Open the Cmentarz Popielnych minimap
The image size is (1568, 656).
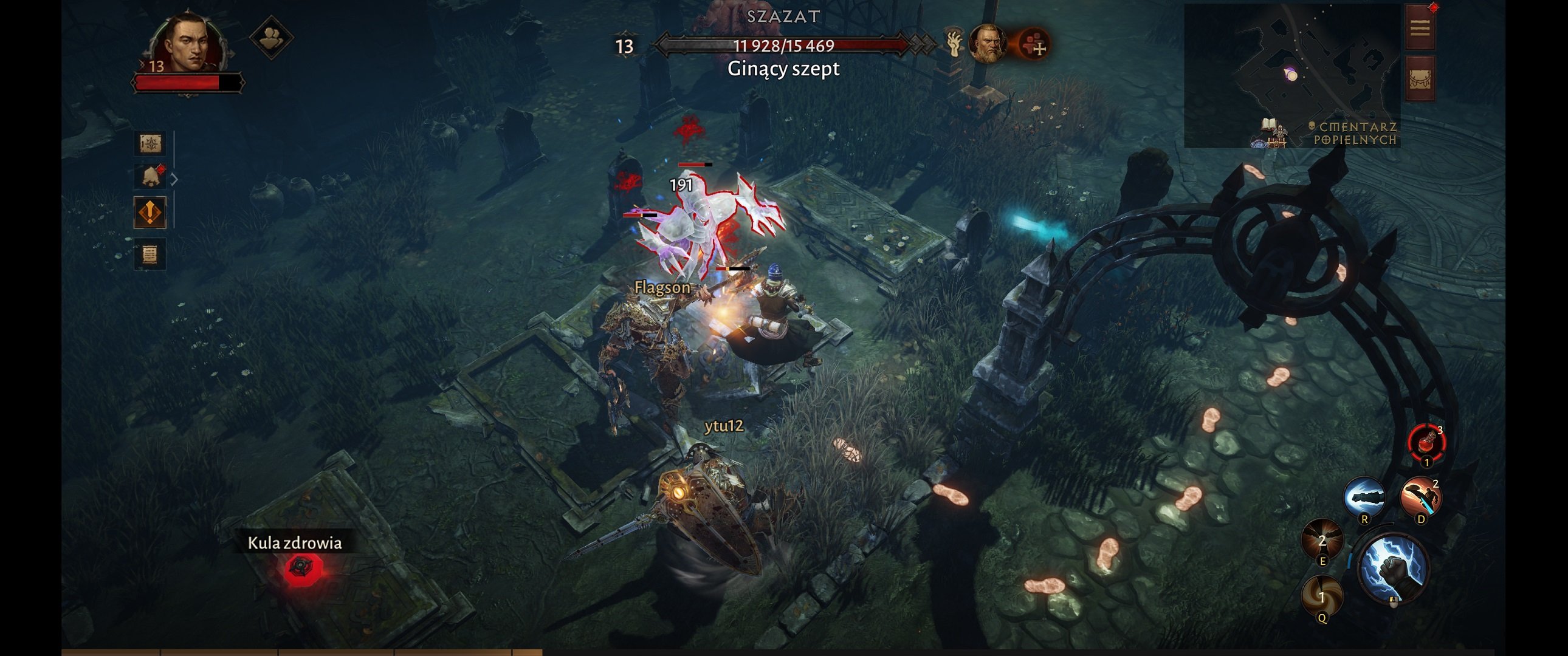pos(1291,75)
